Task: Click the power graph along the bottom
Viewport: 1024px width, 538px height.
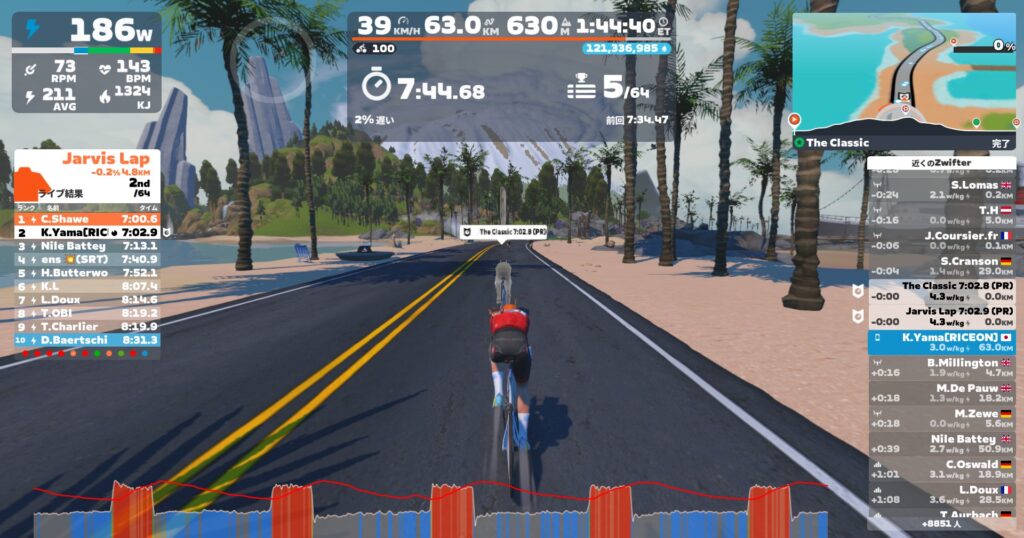Action: (430, 510)
